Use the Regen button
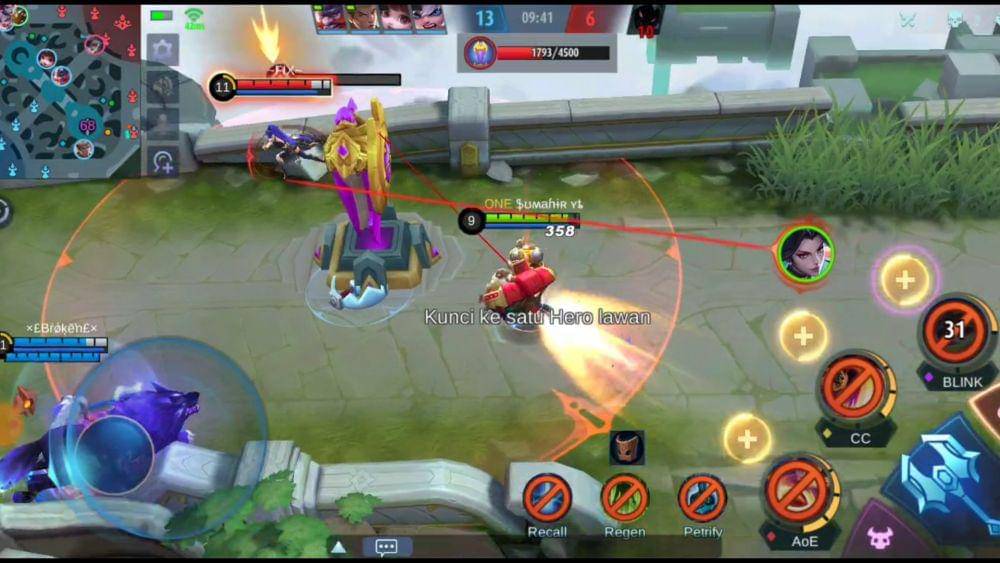This screenshot has height=563, width=1000. click(x=624, y=498)
